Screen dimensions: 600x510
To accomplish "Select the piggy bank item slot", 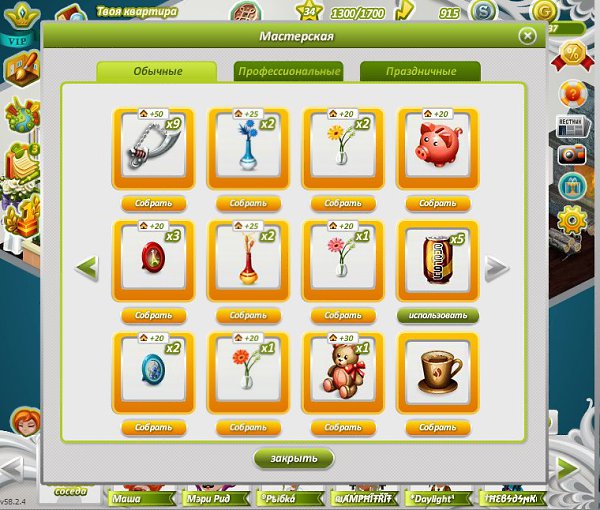I will click(x=437, y=148).
